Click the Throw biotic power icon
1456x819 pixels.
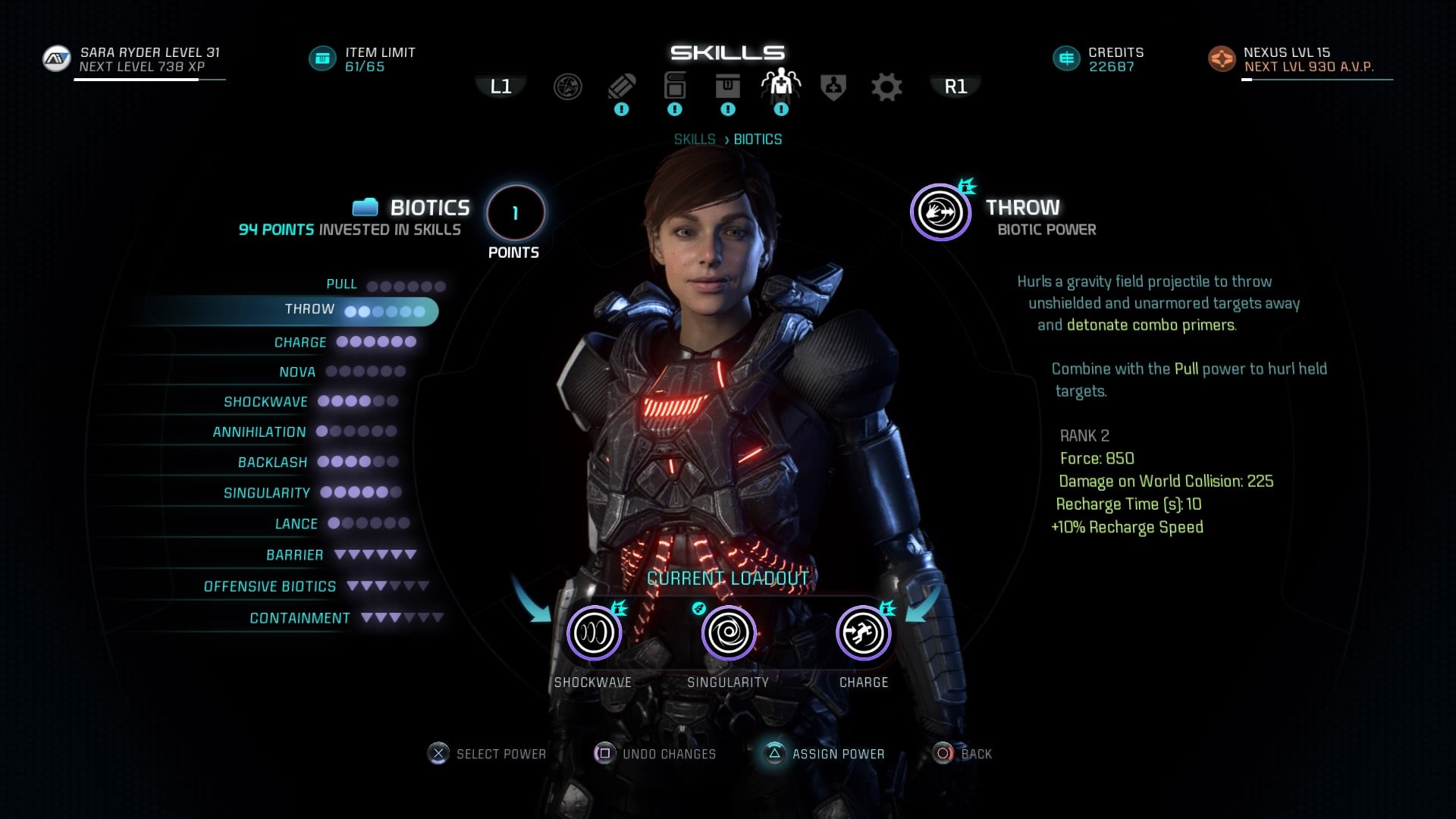[x=940, y=212]
